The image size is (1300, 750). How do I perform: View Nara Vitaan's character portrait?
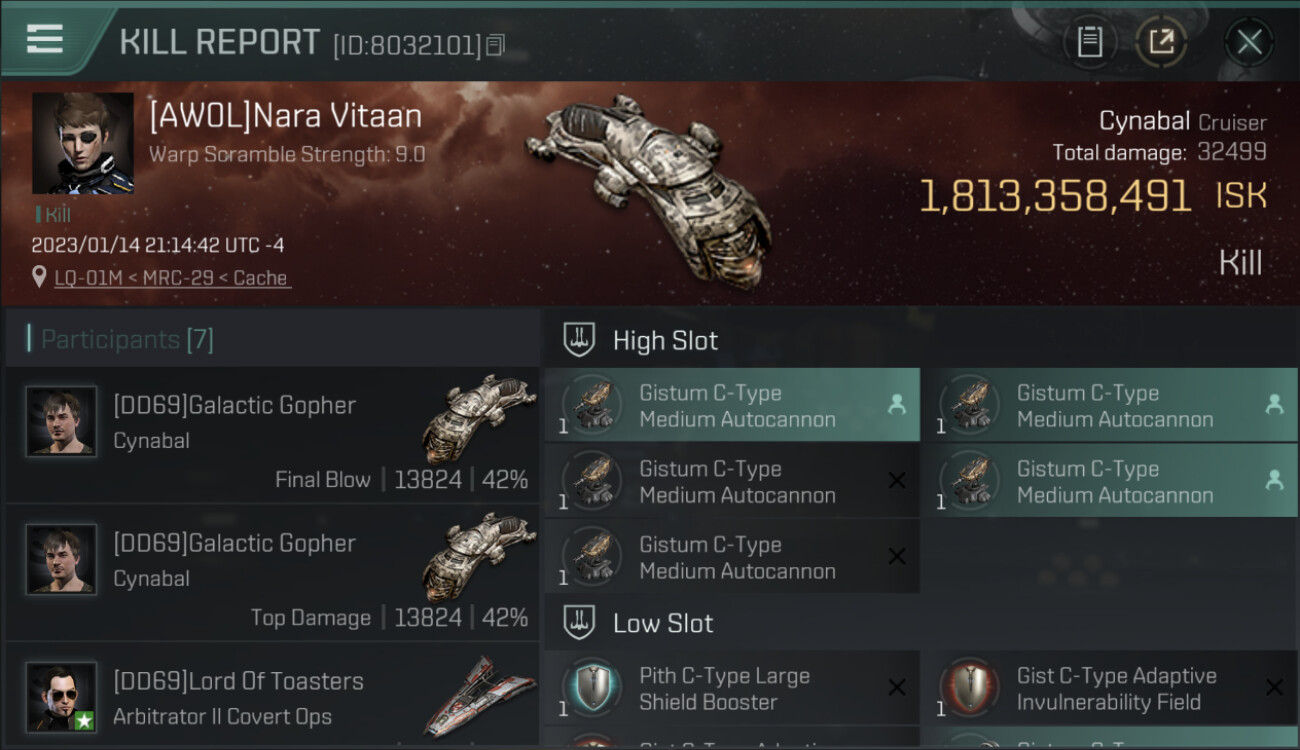click(83, 143)
